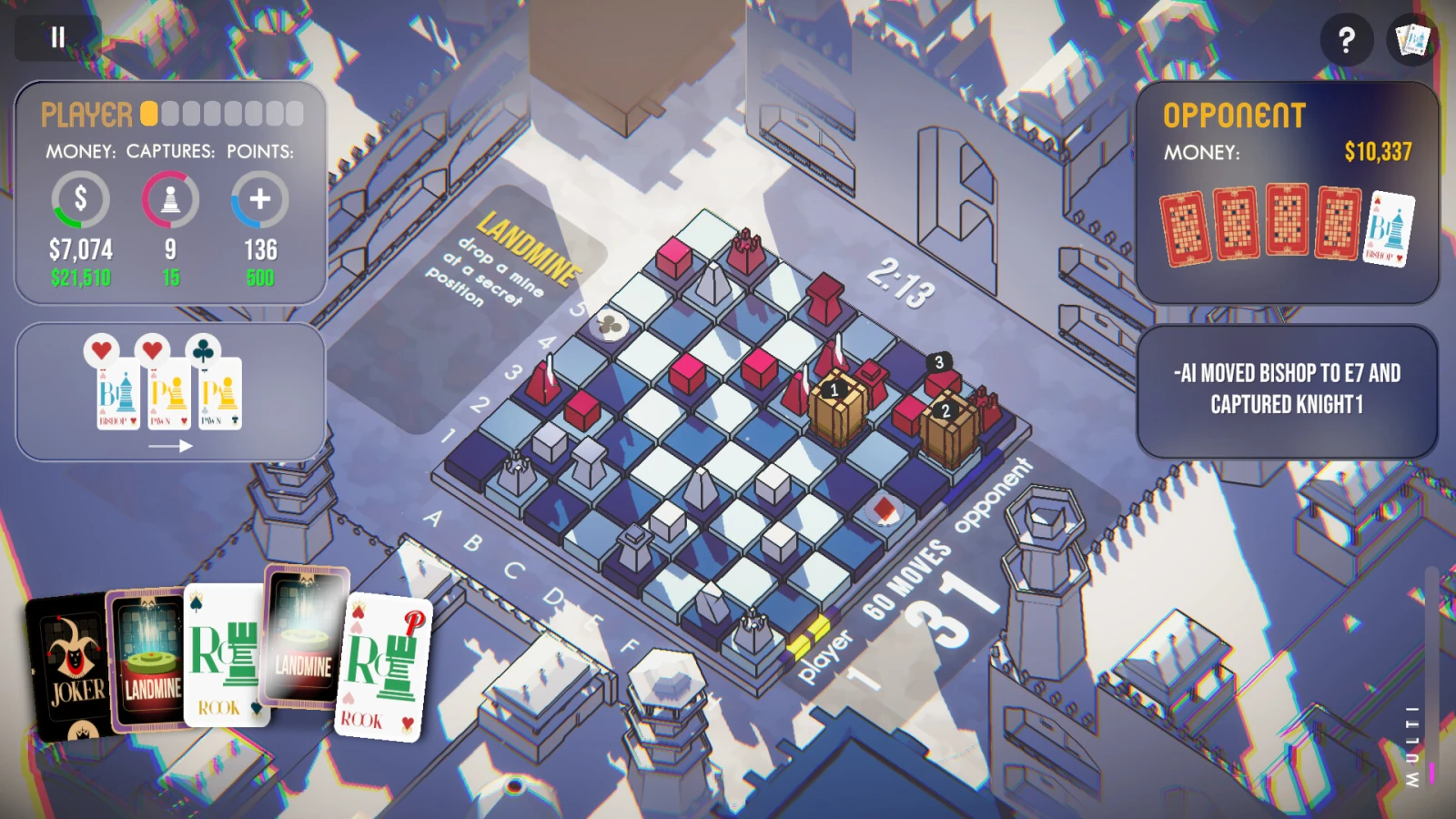Click the plus sign points icon
1456x819 pixels.
(260, 198)
